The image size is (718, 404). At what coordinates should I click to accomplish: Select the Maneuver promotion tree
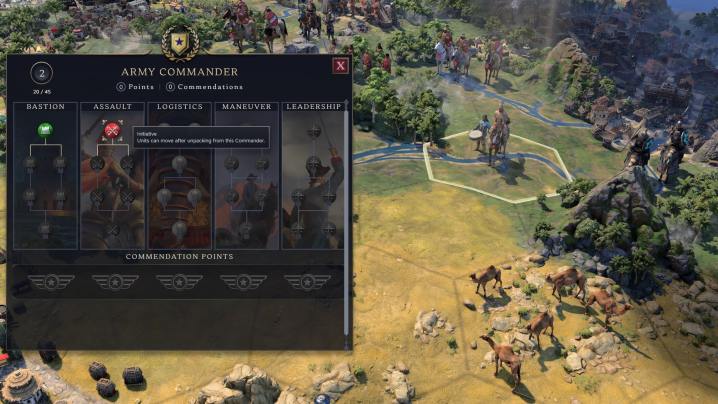(246, 106)
